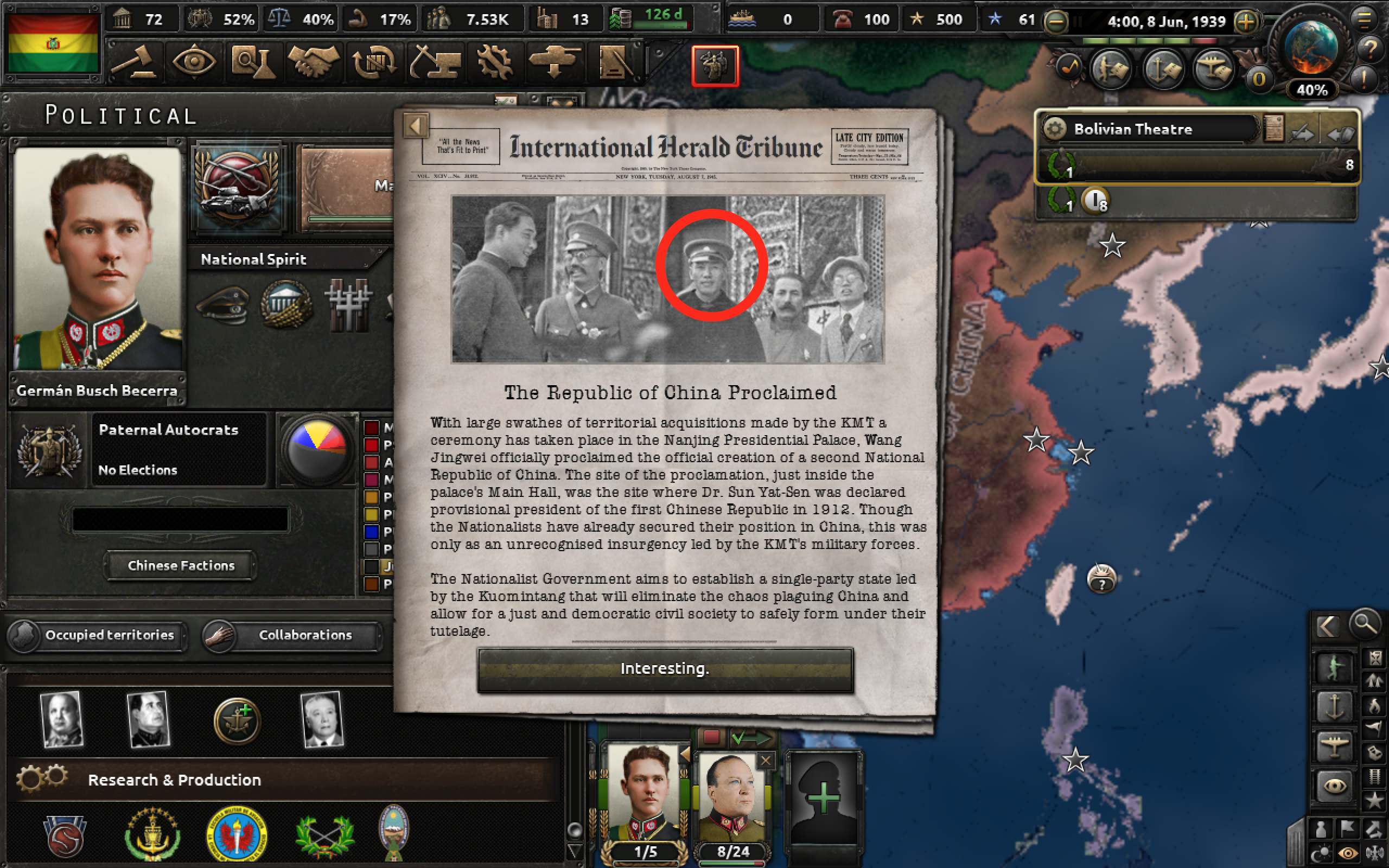The height and width of the screenshot is (868, 1389).
Task: Toggle the intel map mode eye icon
Action: (1336, 784)
